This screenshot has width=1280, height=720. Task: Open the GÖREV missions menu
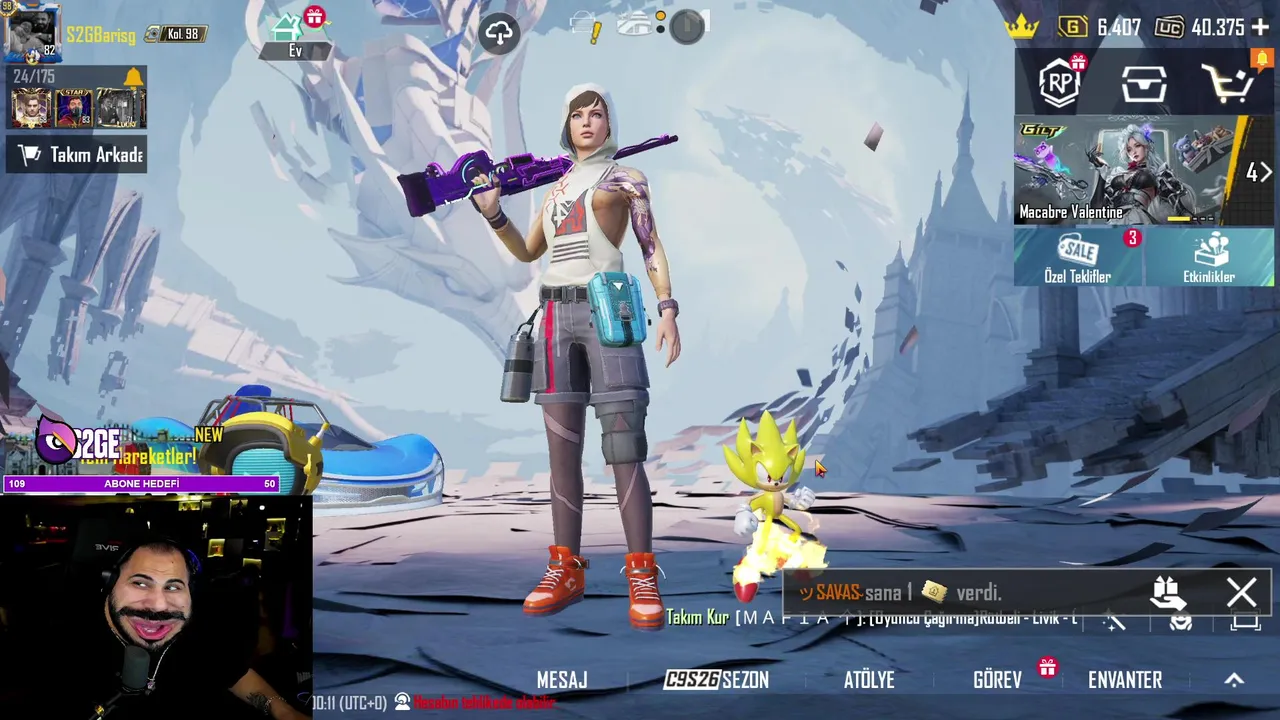[998, 680]
